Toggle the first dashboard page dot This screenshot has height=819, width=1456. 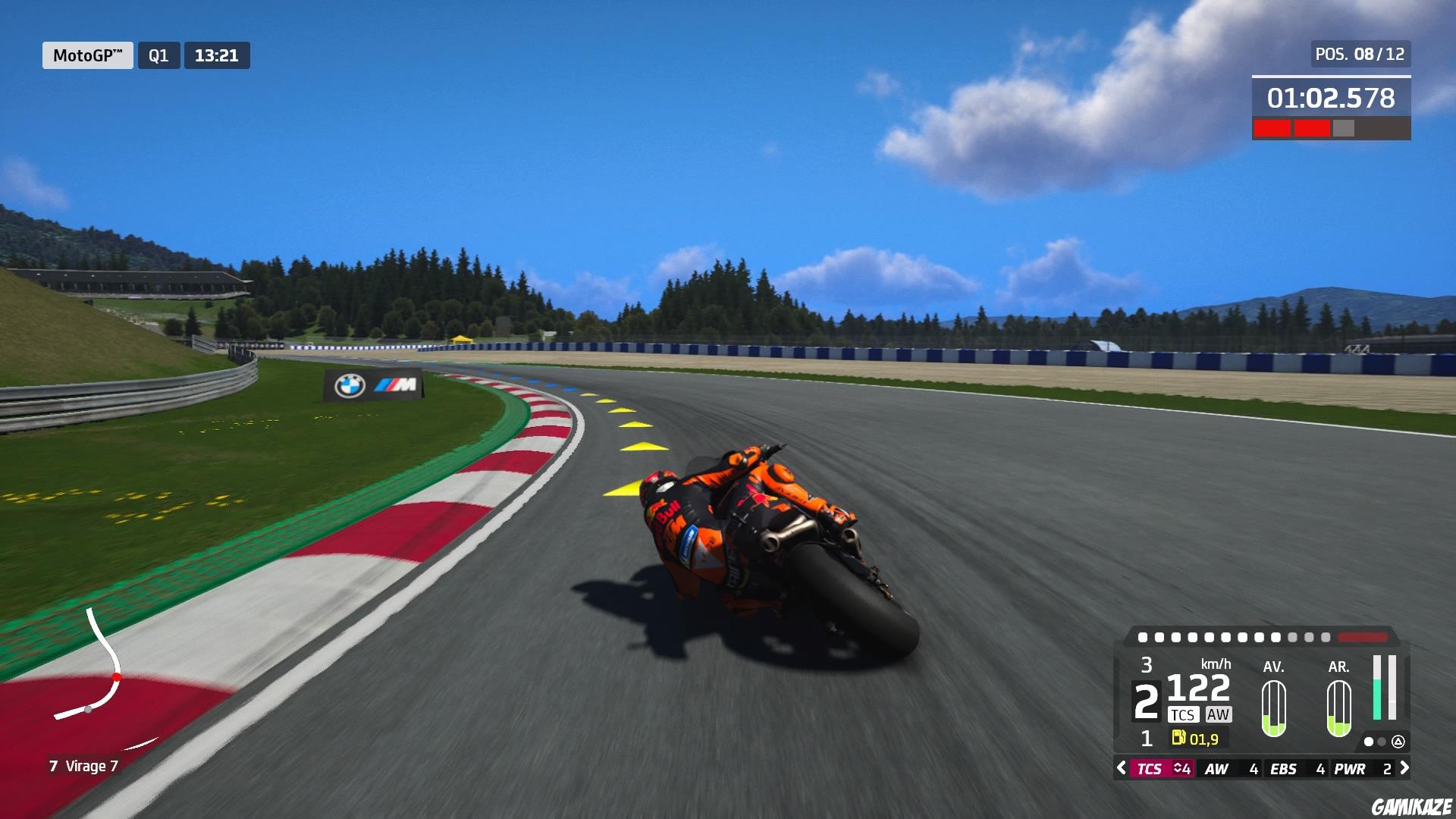(x=1369, y=742)
